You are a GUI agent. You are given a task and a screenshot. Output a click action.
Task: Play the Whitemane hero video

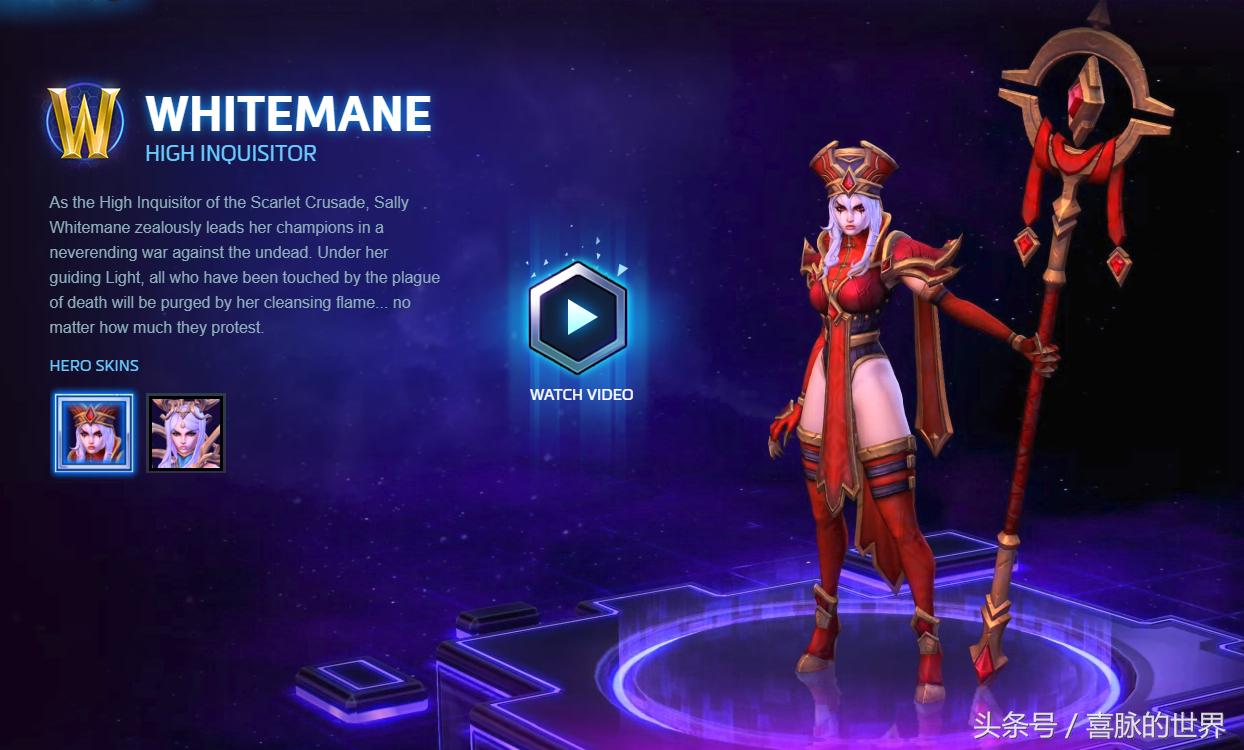point(579,317)
